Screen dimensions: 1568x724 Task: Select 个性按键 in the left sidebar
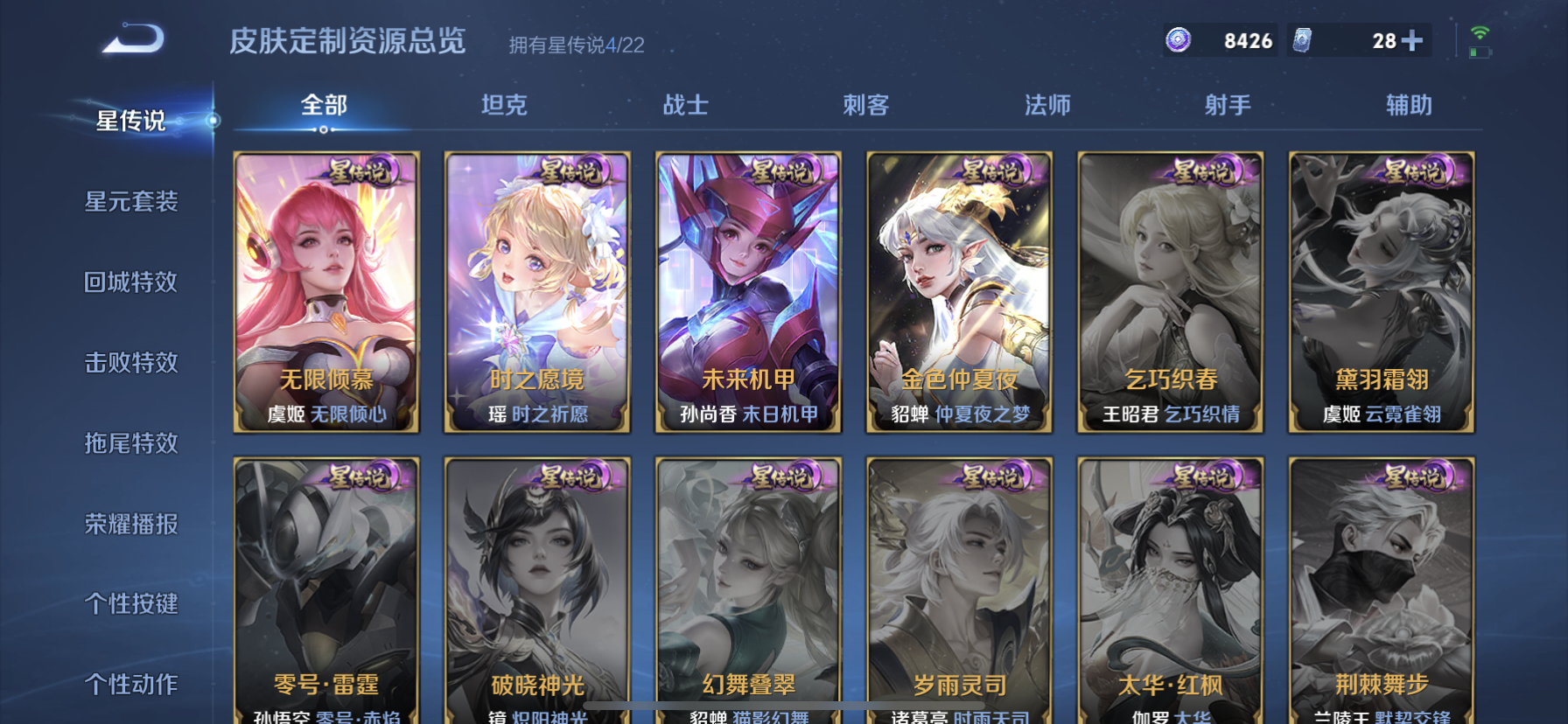133,604
